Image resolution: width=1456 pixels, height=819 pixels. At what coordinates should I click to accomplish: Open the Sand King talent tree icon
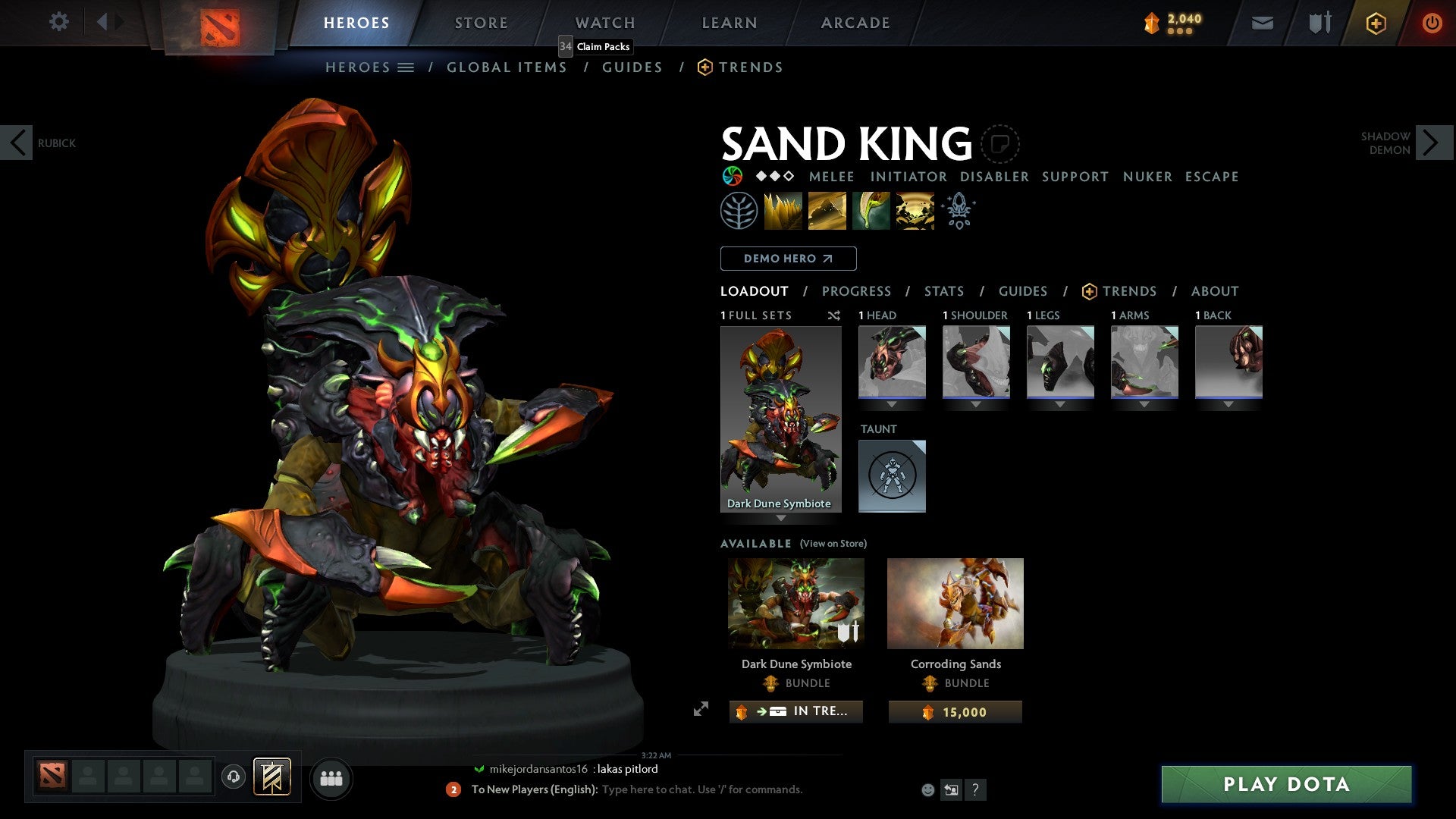(740, 210)
